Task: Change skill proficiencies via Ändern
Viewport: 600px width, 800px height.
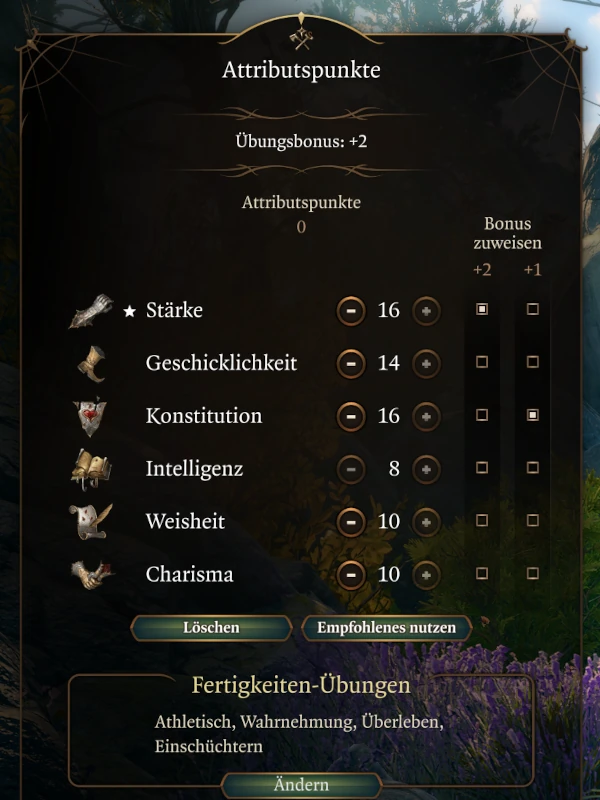Action: click(301, 785)
